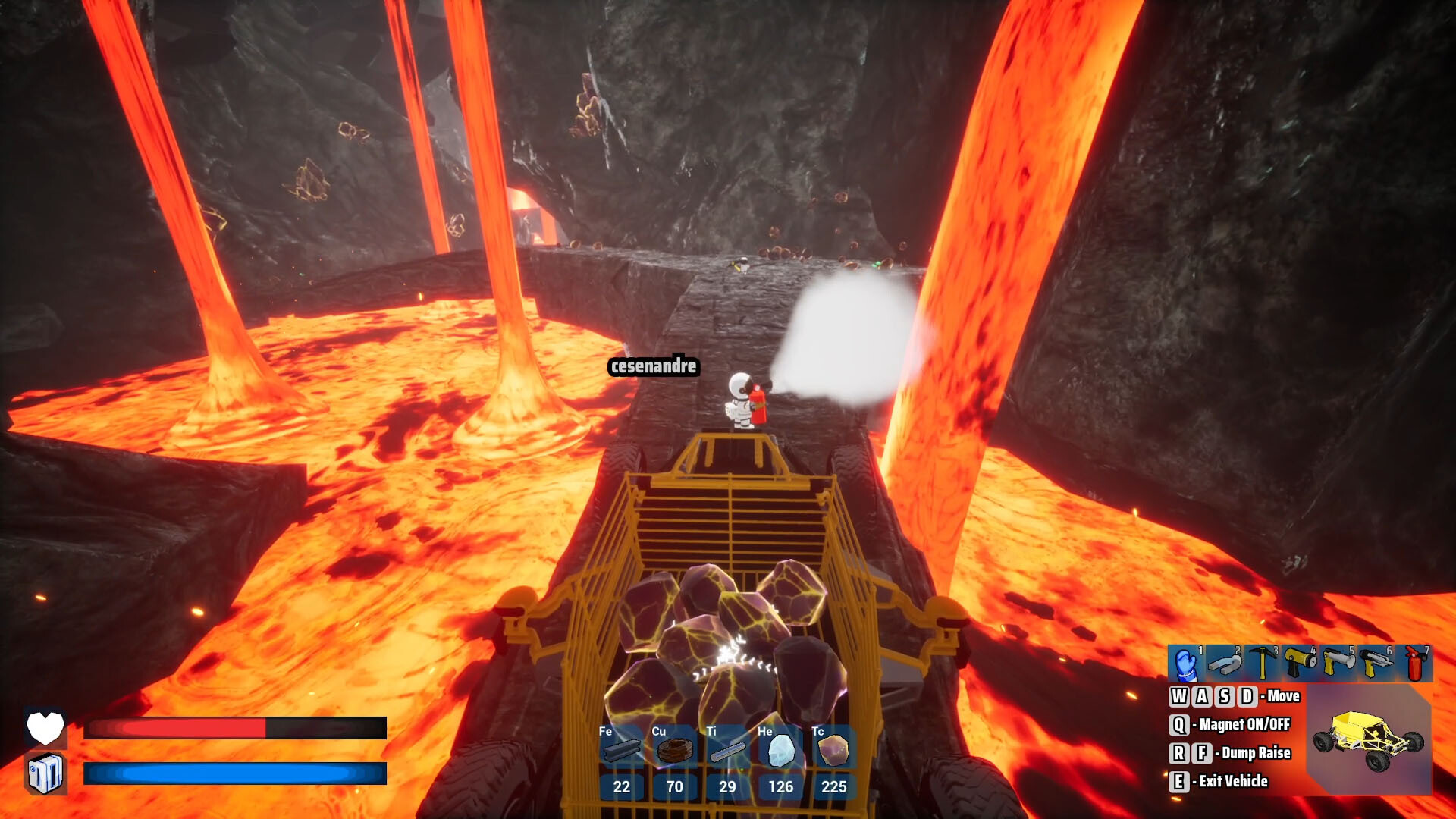Choose the Ti titanium rod resource
This screenshot has width=1456, height=819.
point(727,749)
